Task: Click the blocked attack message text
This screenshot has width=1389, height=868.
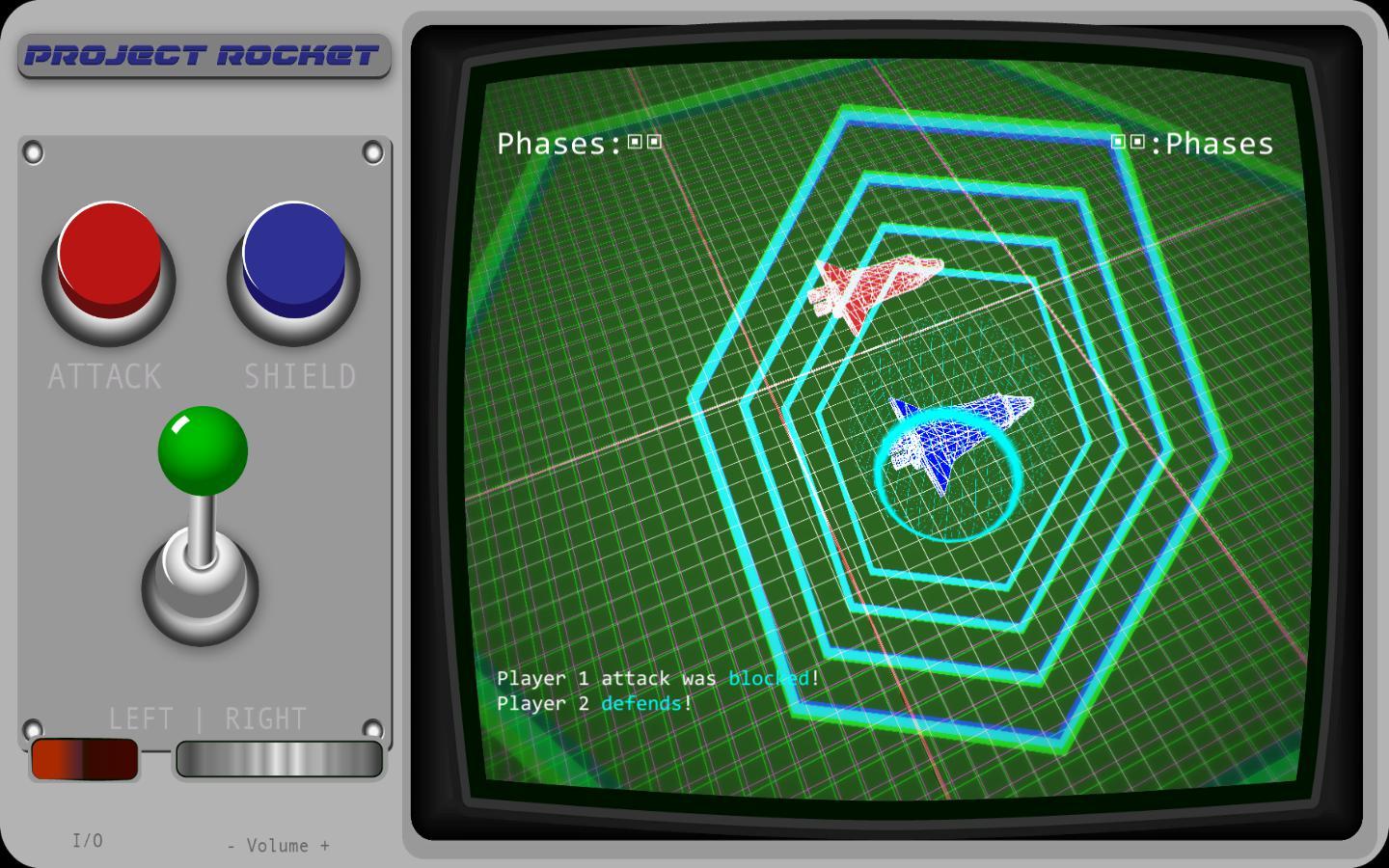Action: pyautogui.click(x=656, y=679)
